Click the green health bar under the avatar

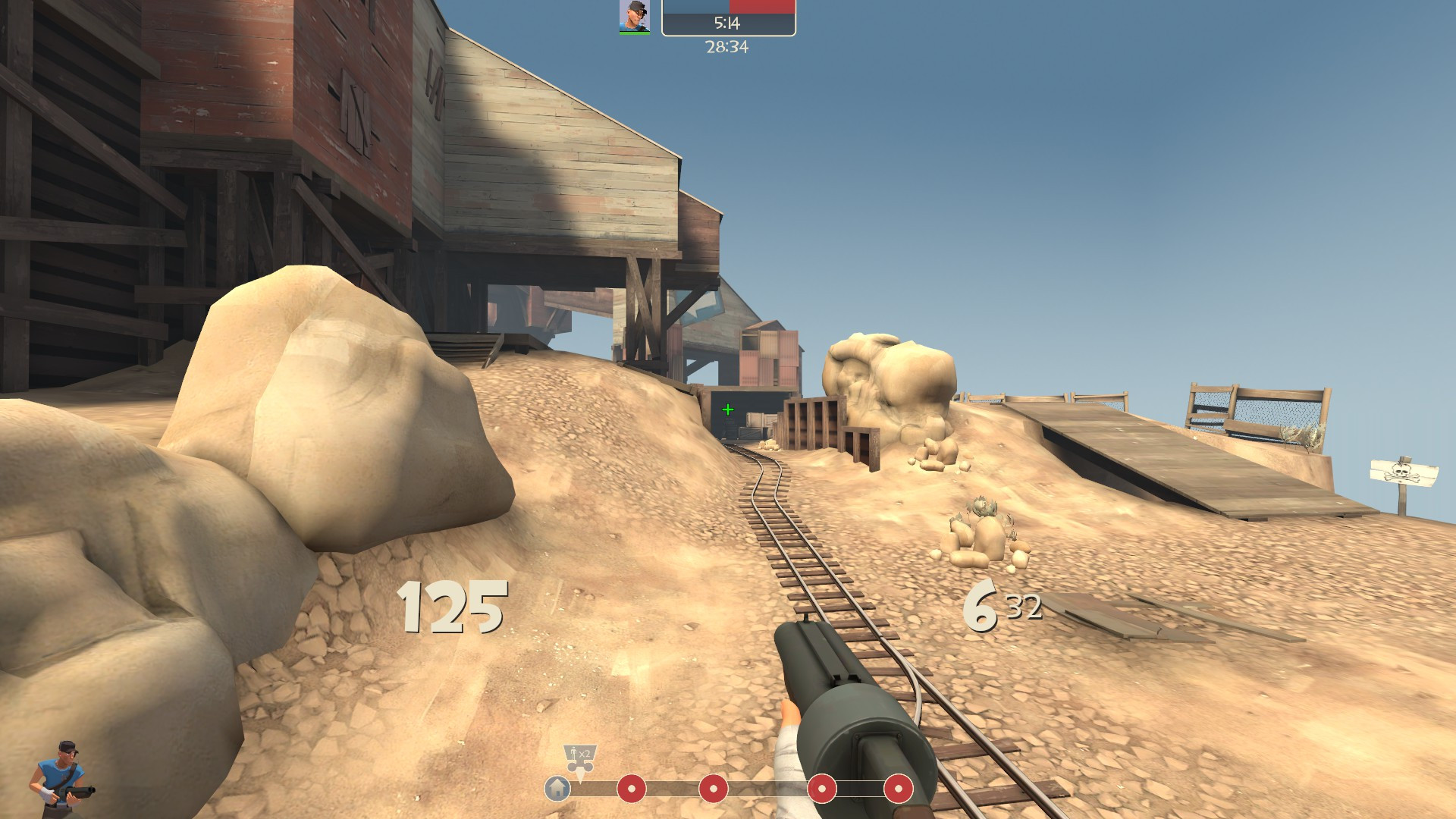click(635, 33)
